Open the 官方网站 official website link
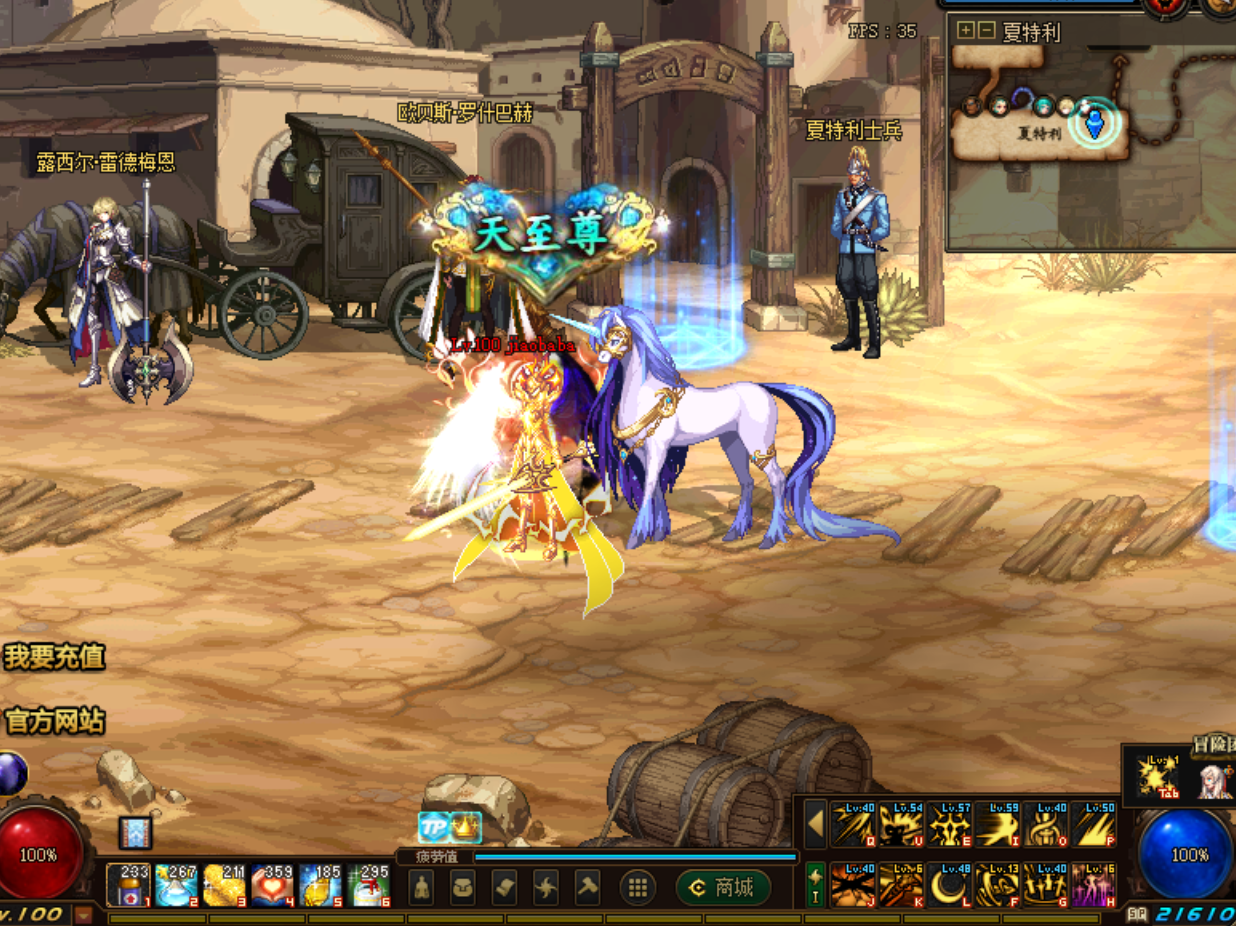1236x926 pixels. [54, 721]
